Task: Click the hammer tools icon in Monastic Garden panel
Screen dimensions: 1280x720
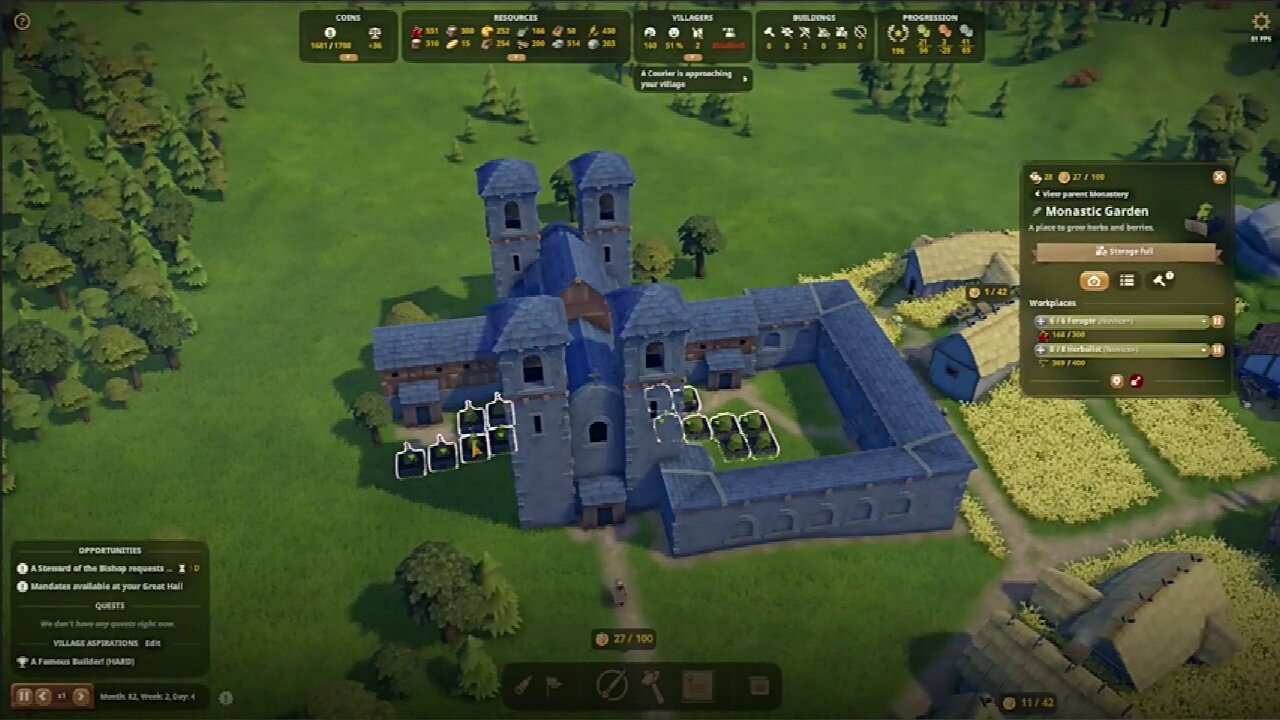Action: pyautogui.click(x=1157, y=280)
